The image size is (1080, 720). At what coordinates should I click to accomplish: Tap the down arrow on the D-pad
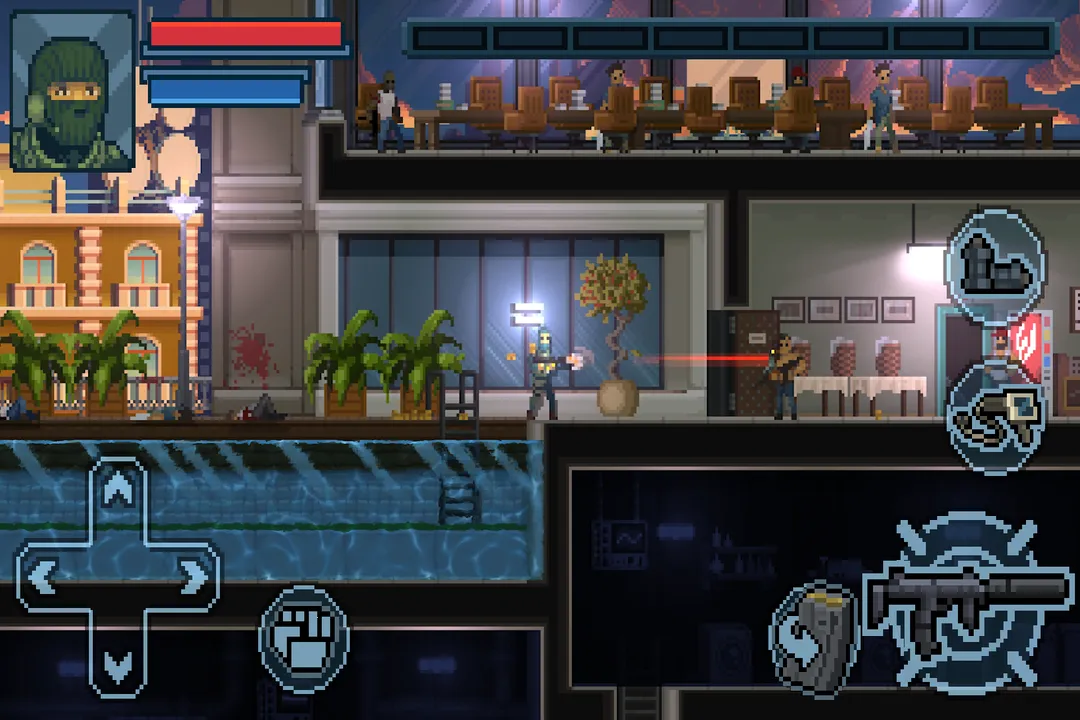point(119,662)
